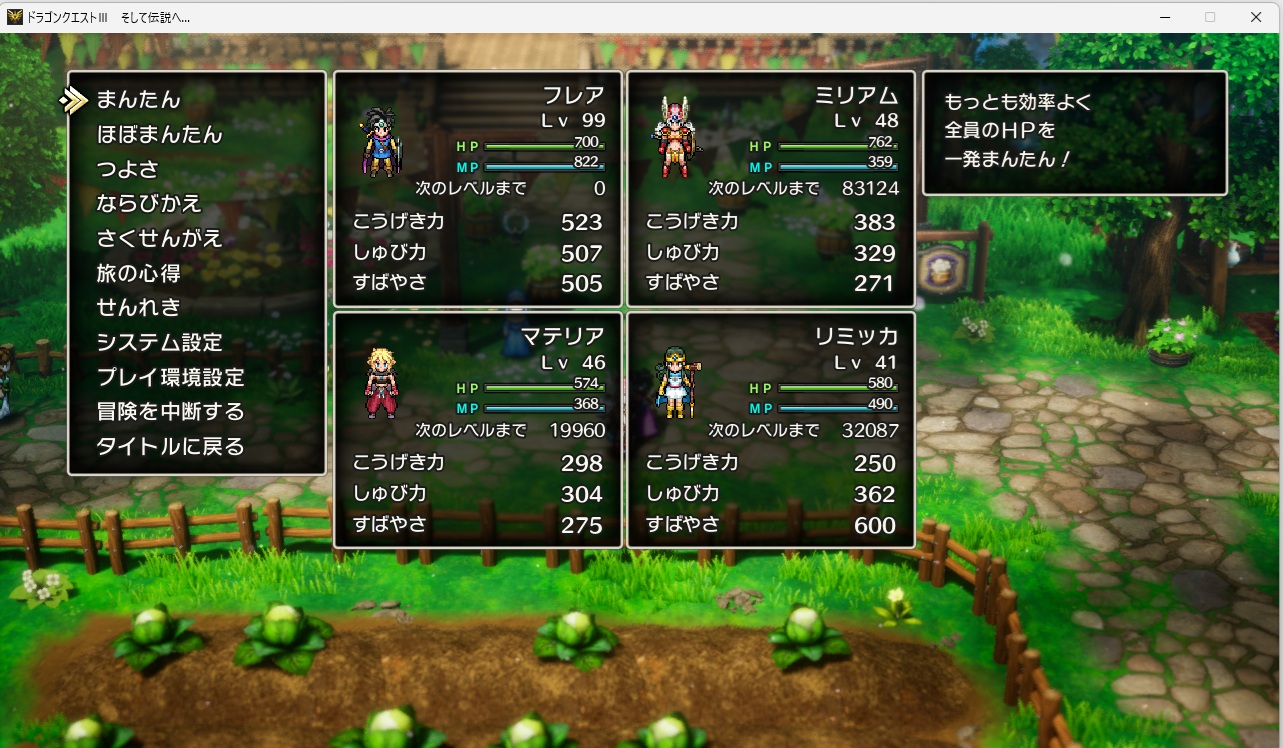This screenshot has width=1283, height=748.
Task: Select タイトルに戻る to return to title
Action: click(170, 447)
